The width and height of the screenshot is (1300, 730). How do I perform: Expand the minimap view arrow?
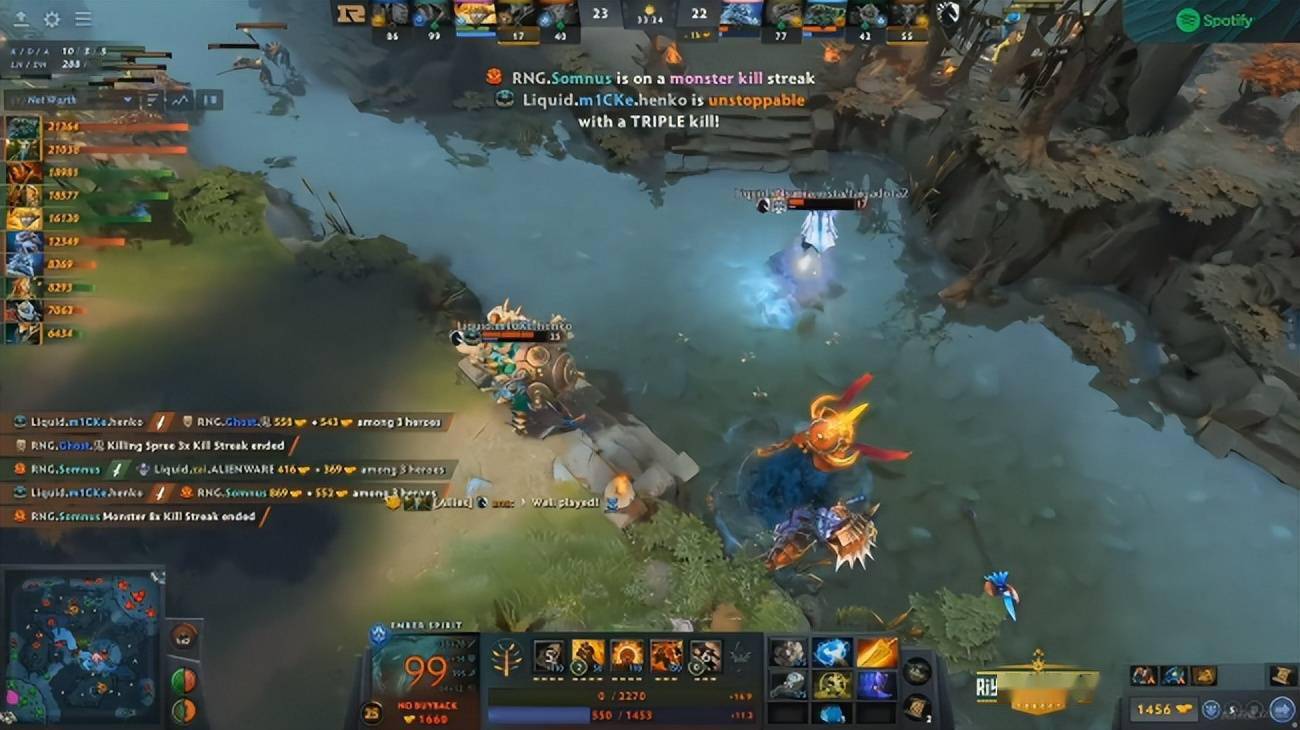[155, 573]
